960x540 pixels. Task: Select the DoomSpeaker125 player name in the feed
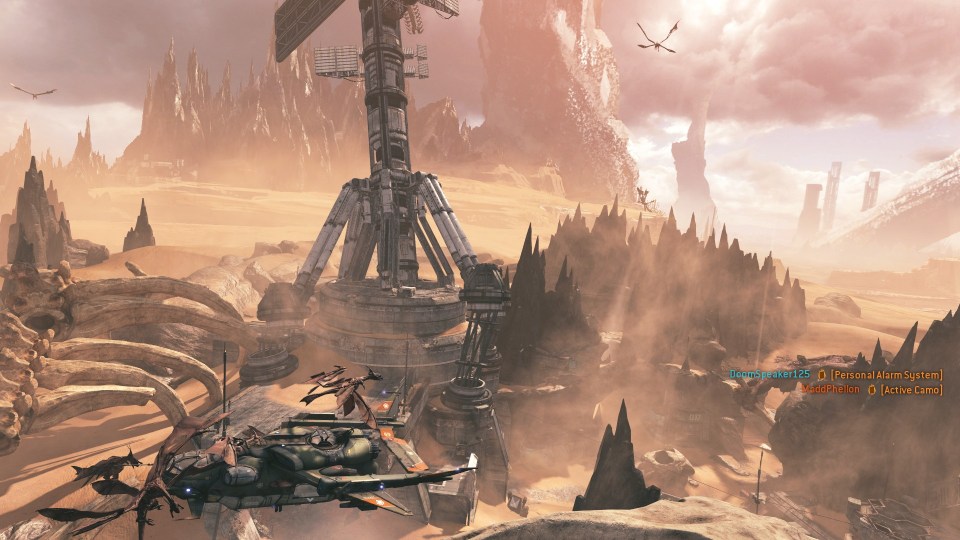(769, 374)
